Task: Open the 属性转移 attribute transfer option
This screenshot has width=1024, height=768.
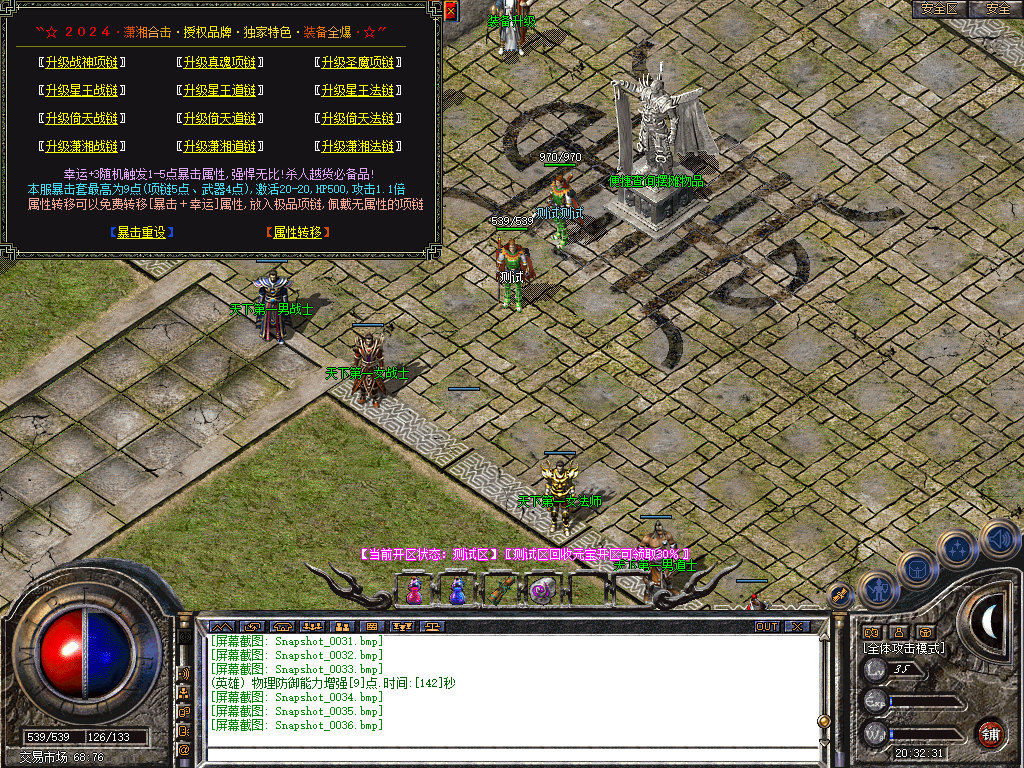Action: (298, 232)
